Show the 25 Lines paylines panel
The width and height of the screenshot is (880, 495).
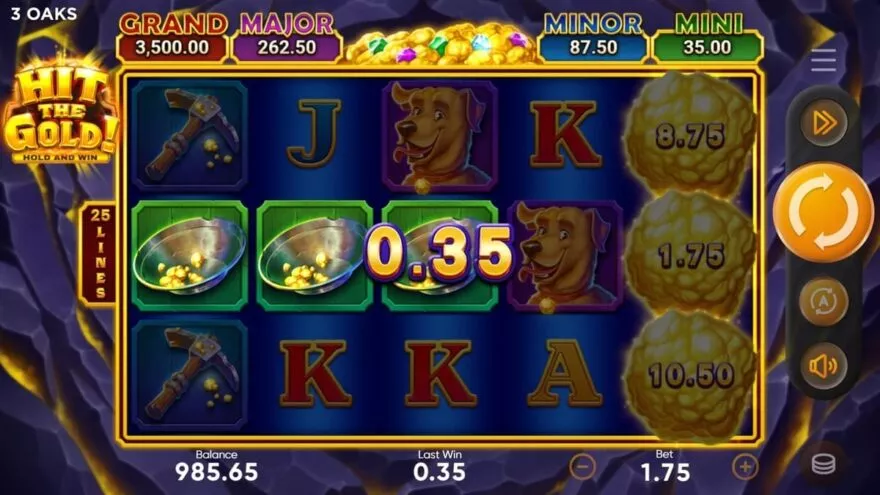click(98, 253)
